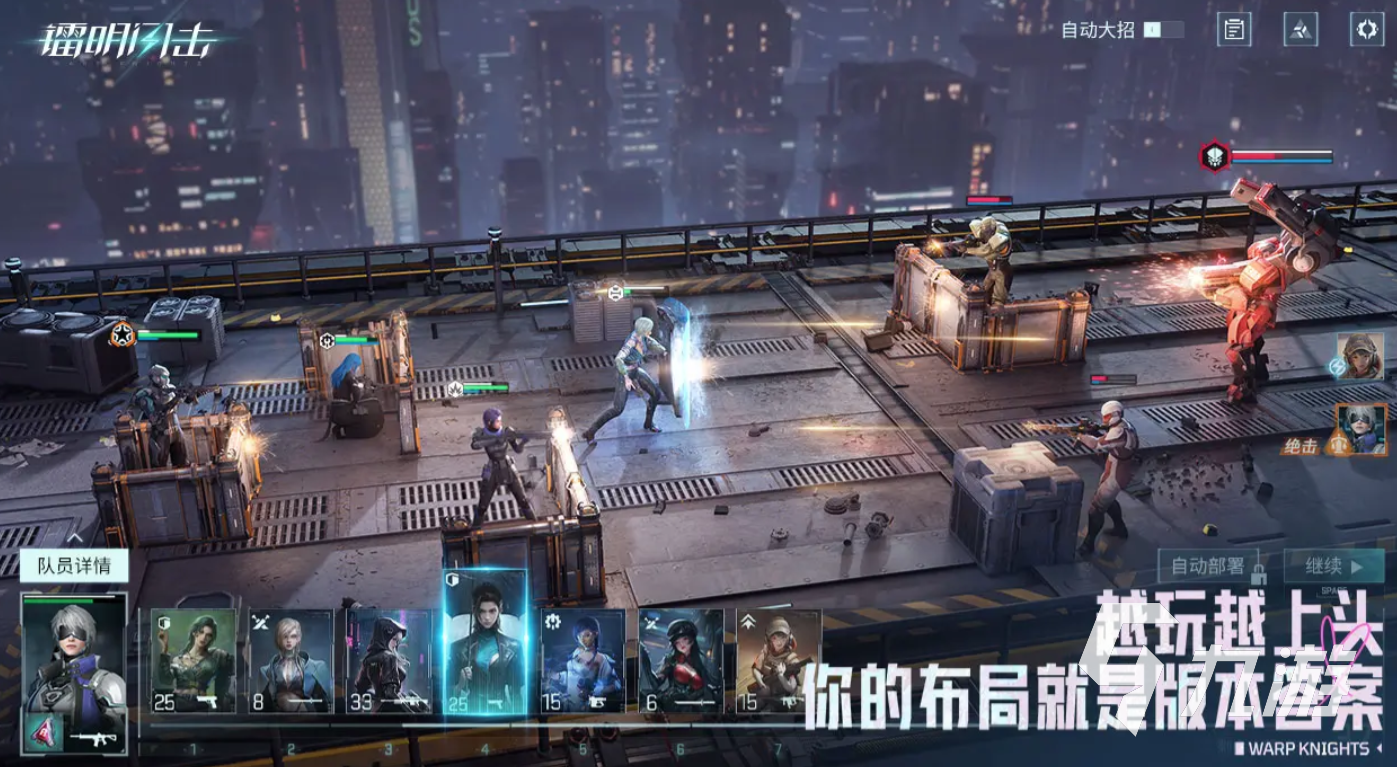Click 继续 to continue deployment
This screenshot has height=767, width=1397.
click(1327, 567)
